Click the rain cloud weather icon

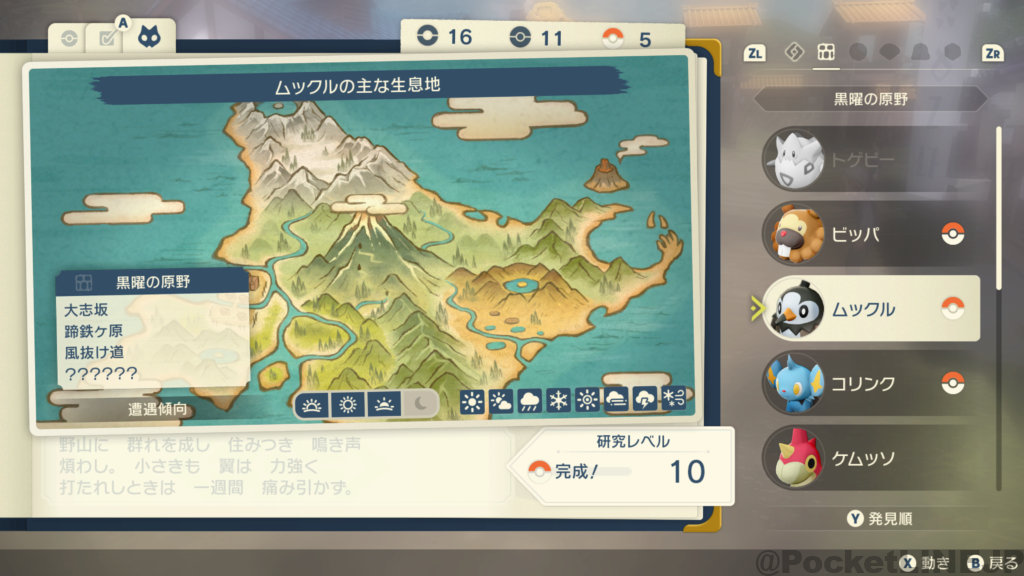pos(529,402)
